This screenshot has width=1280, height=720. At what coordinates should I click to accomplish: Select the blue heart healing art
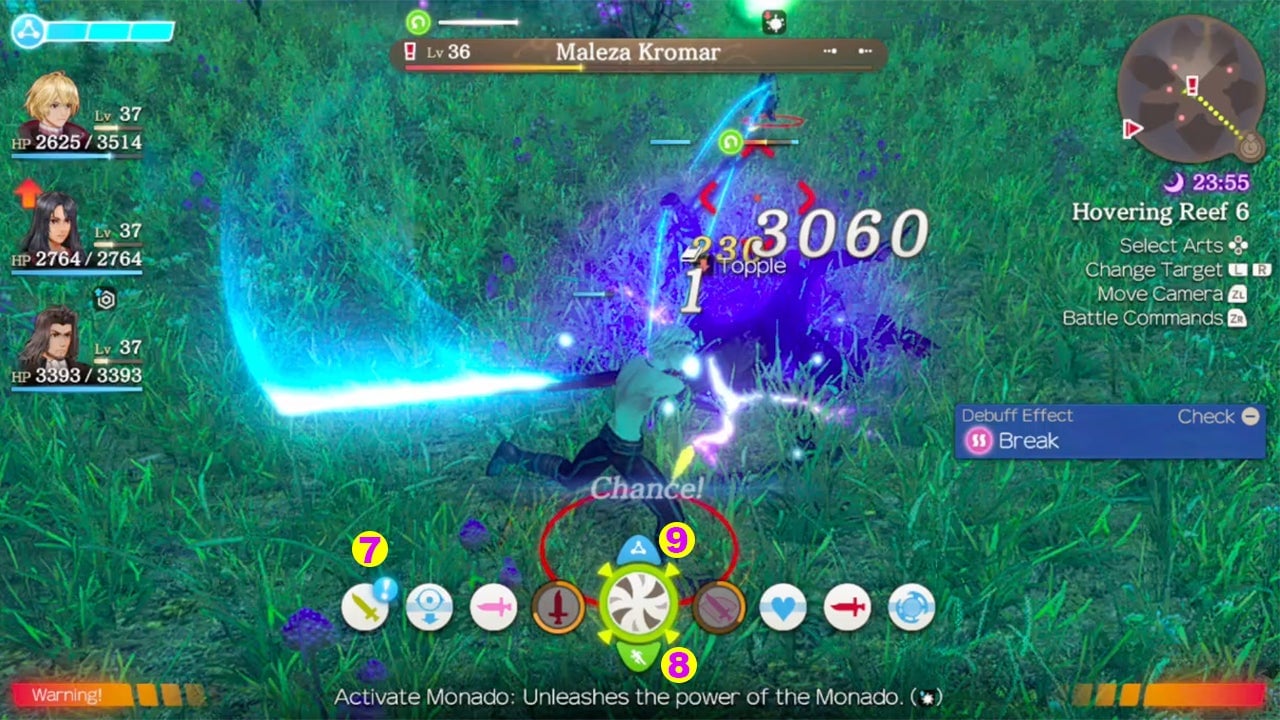click(785, 605)
